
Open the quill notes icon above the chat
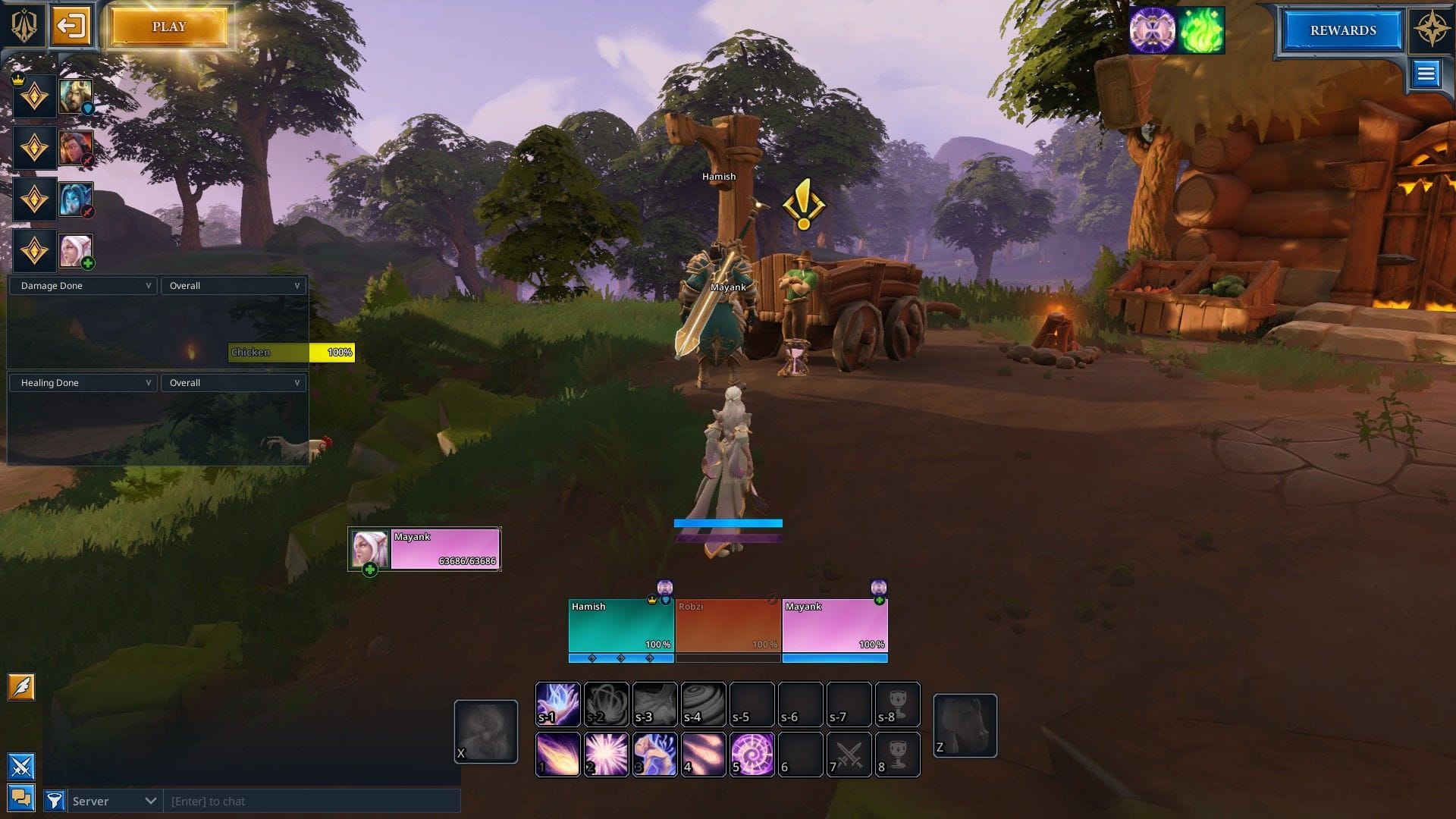pos(21,687)
